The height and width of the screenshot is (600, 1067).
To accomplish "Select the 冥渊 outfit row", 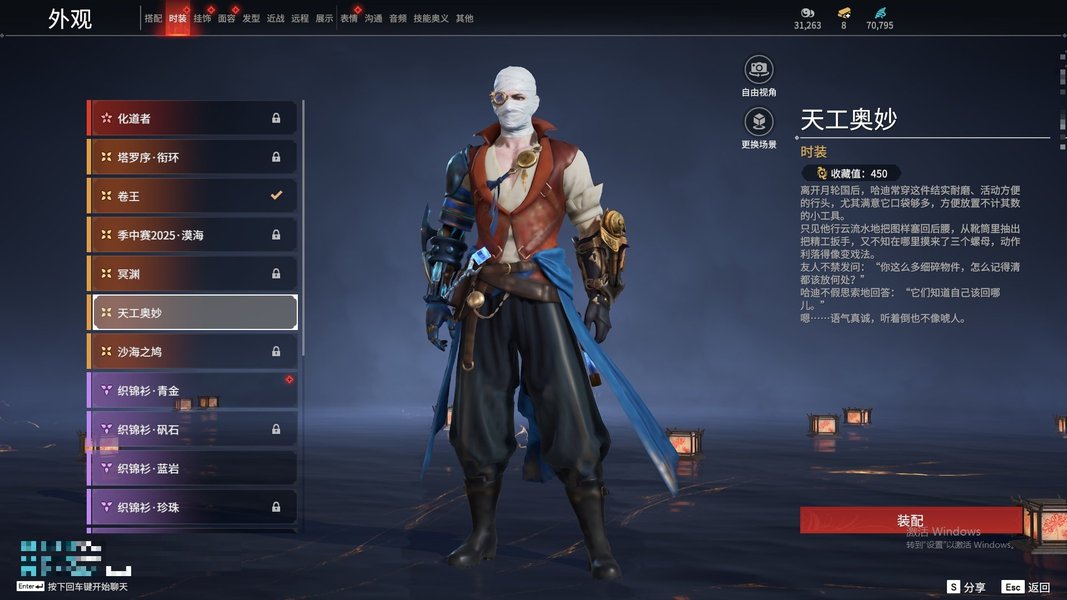I will (192, 274).
